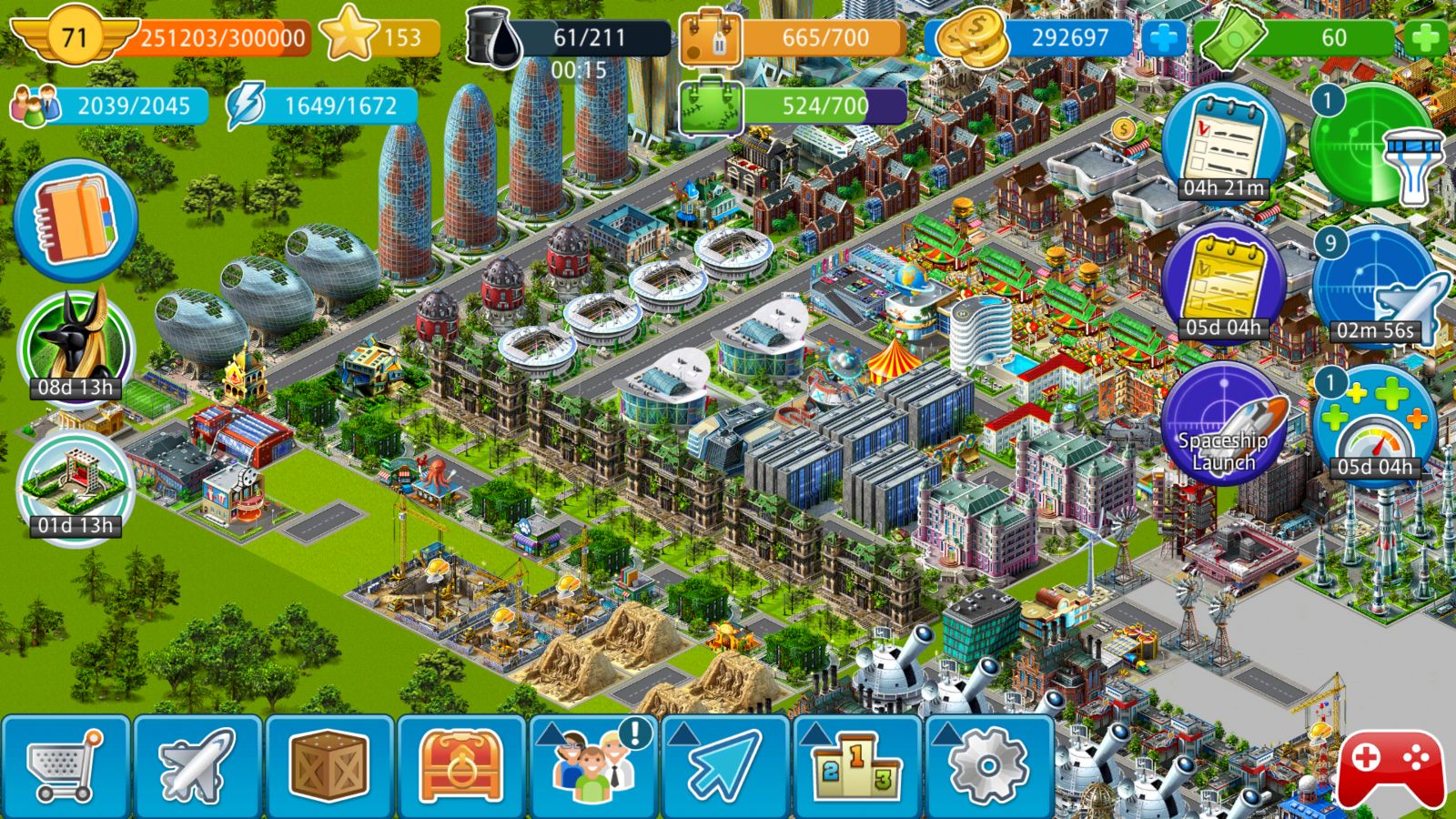Open the control tower radar
1456x819 pixels.
1374,146
